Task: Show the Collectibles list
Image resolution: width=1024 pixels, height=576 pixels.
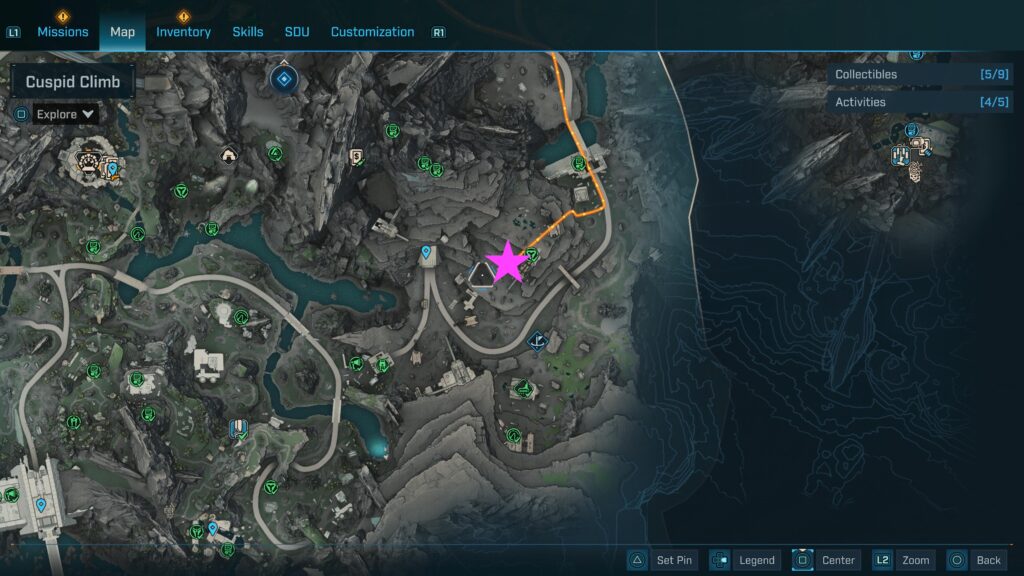Action: pos(906,74)
